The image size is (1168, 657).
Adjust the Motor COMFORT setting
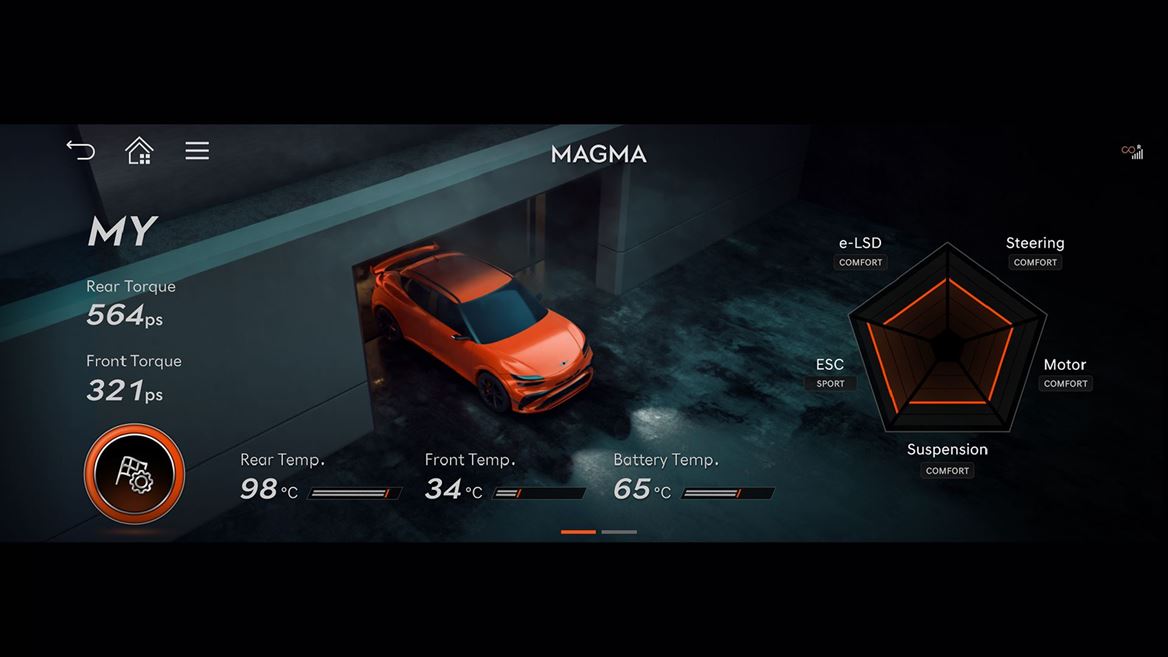(x=1065, y=383)
